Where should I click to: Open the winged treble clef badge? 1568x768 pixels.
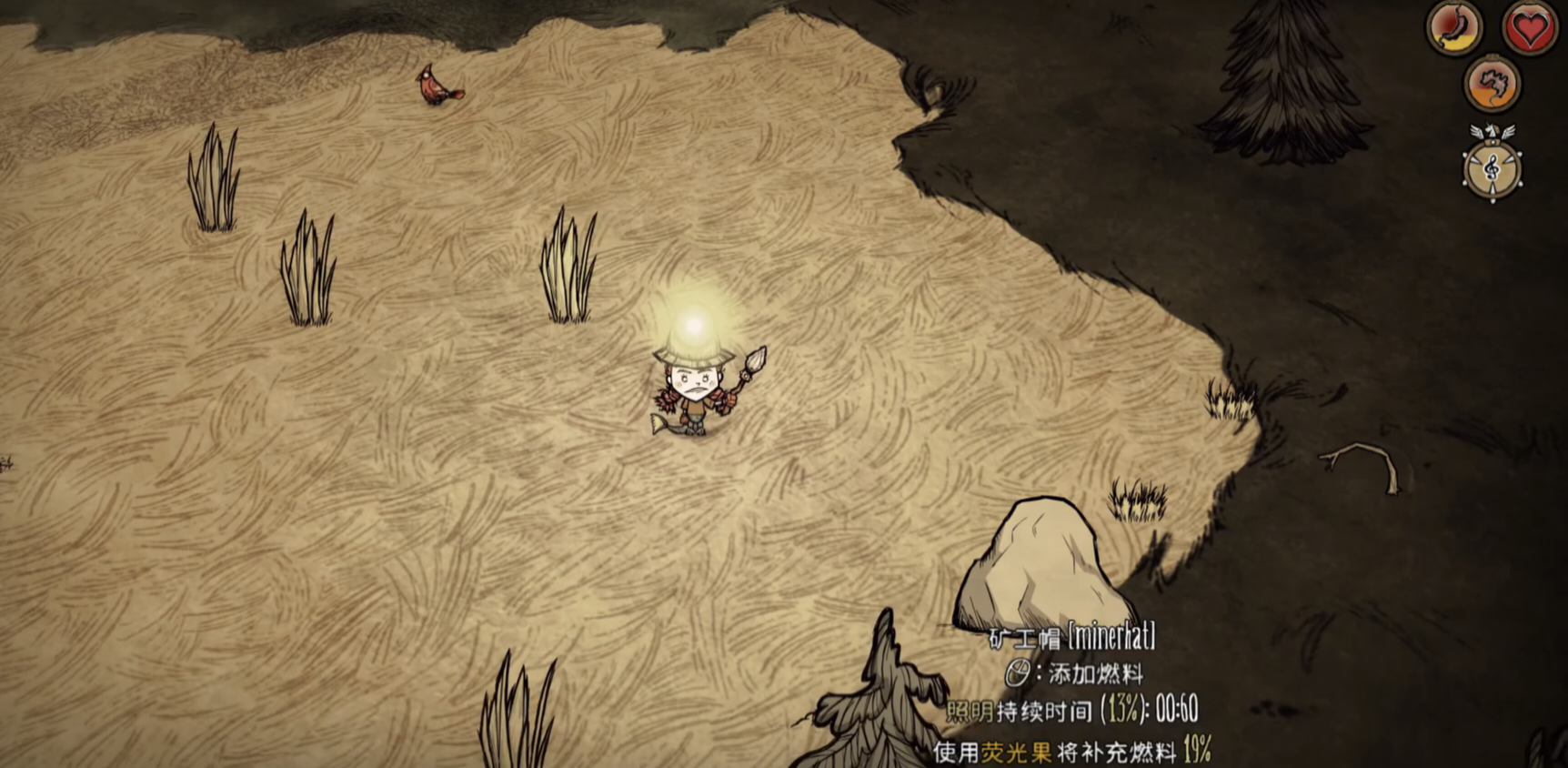click(1492, 168)
